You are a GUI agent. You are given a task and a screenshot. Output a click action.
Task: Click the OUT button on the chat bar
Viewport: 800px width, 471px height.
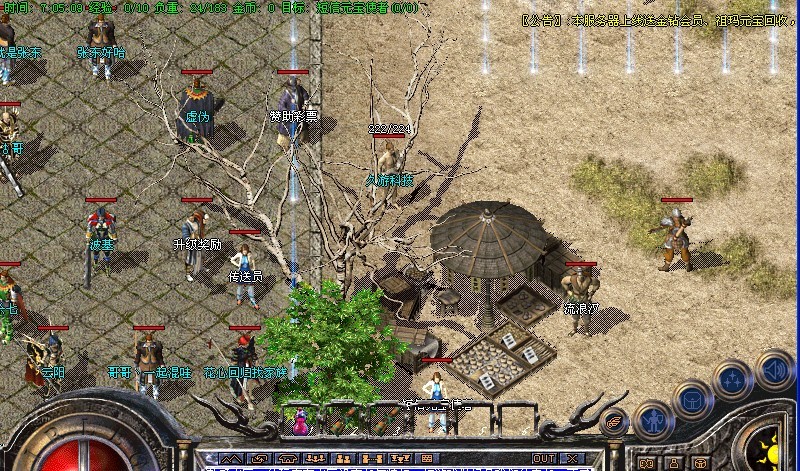pos(544,459)
